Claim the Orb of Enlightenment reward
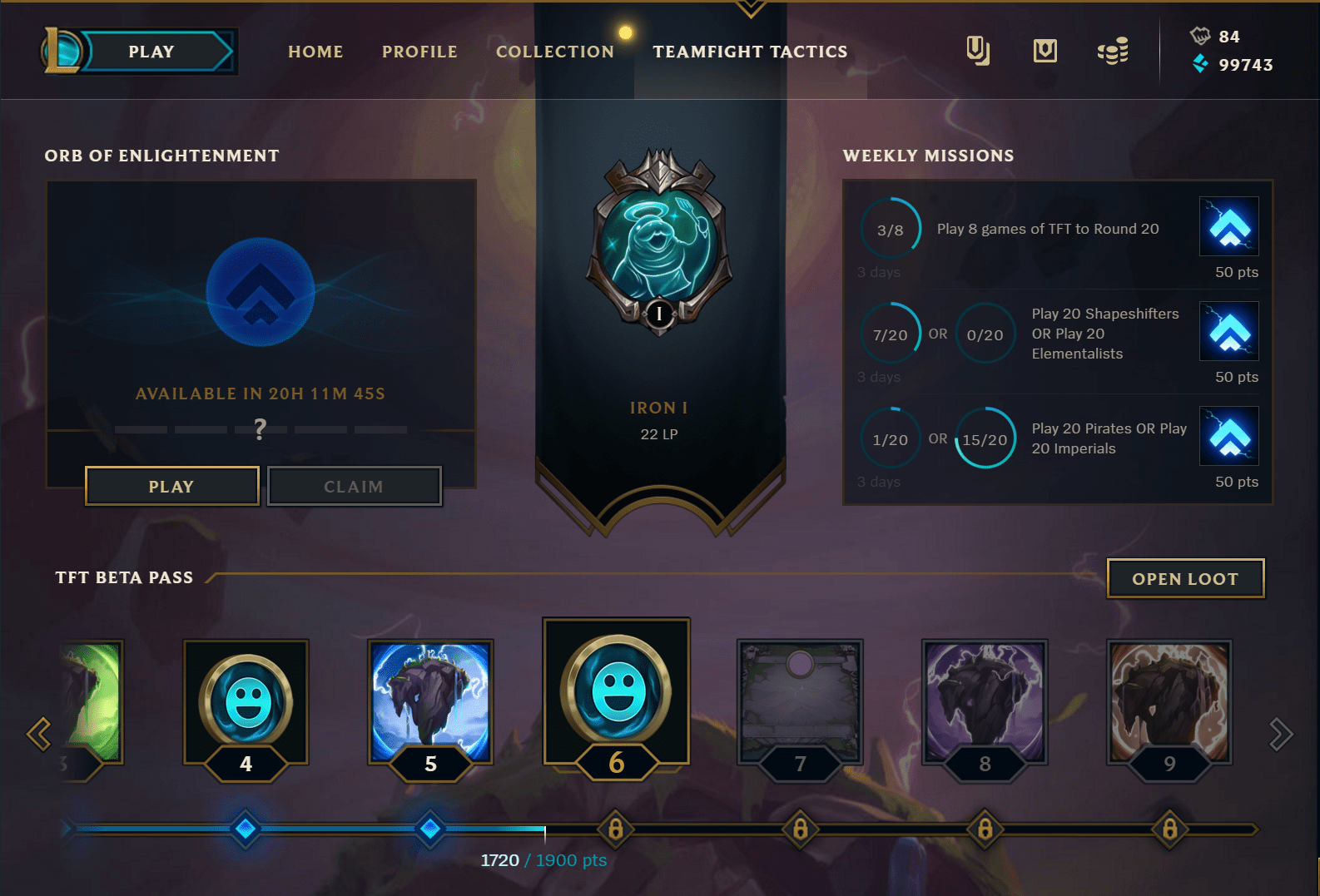Viewport: 1320px width, 896px height. point(354,487)
